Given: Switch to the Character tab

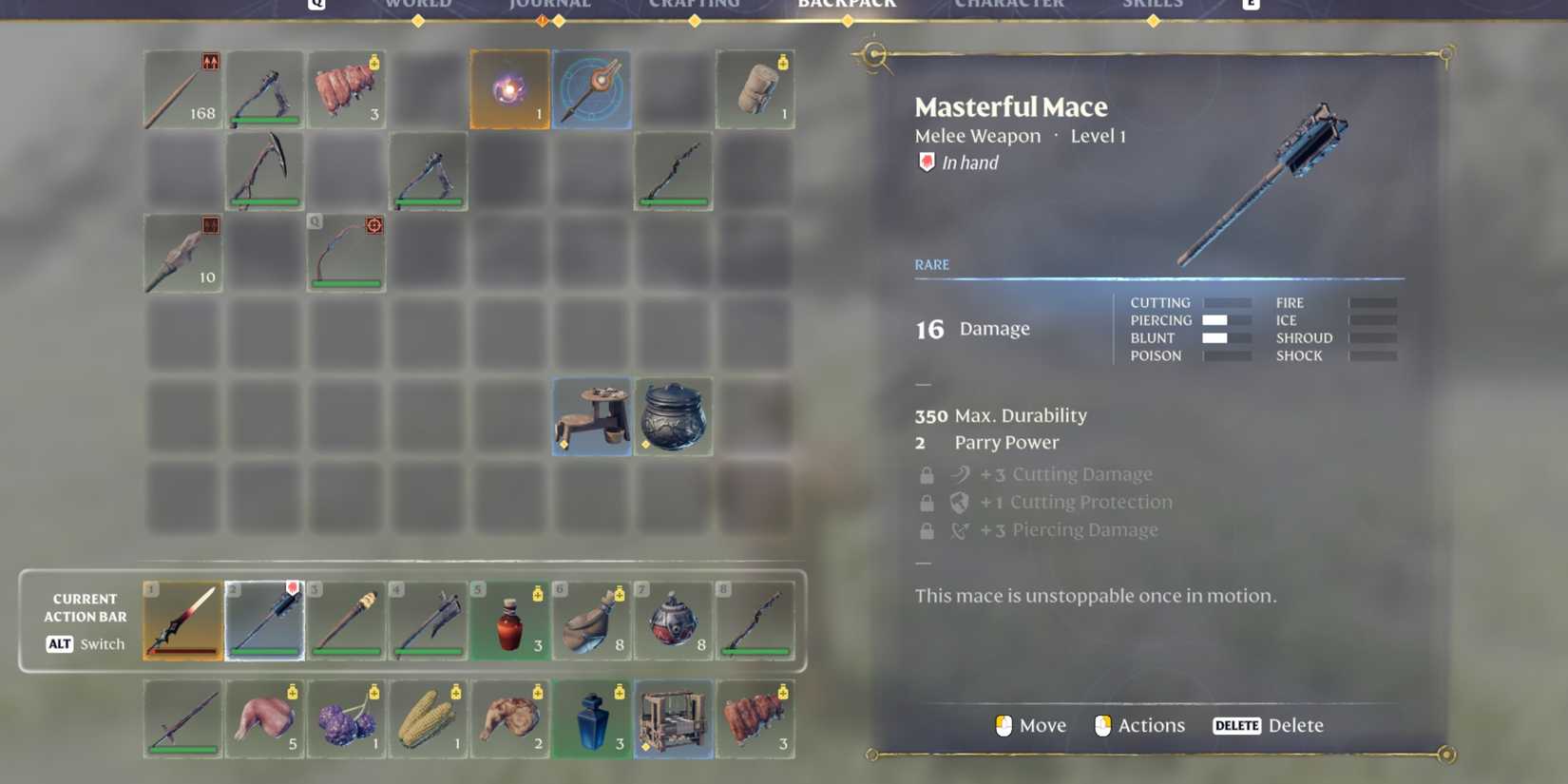Looking at the screenshot, I should (1009, 5).
